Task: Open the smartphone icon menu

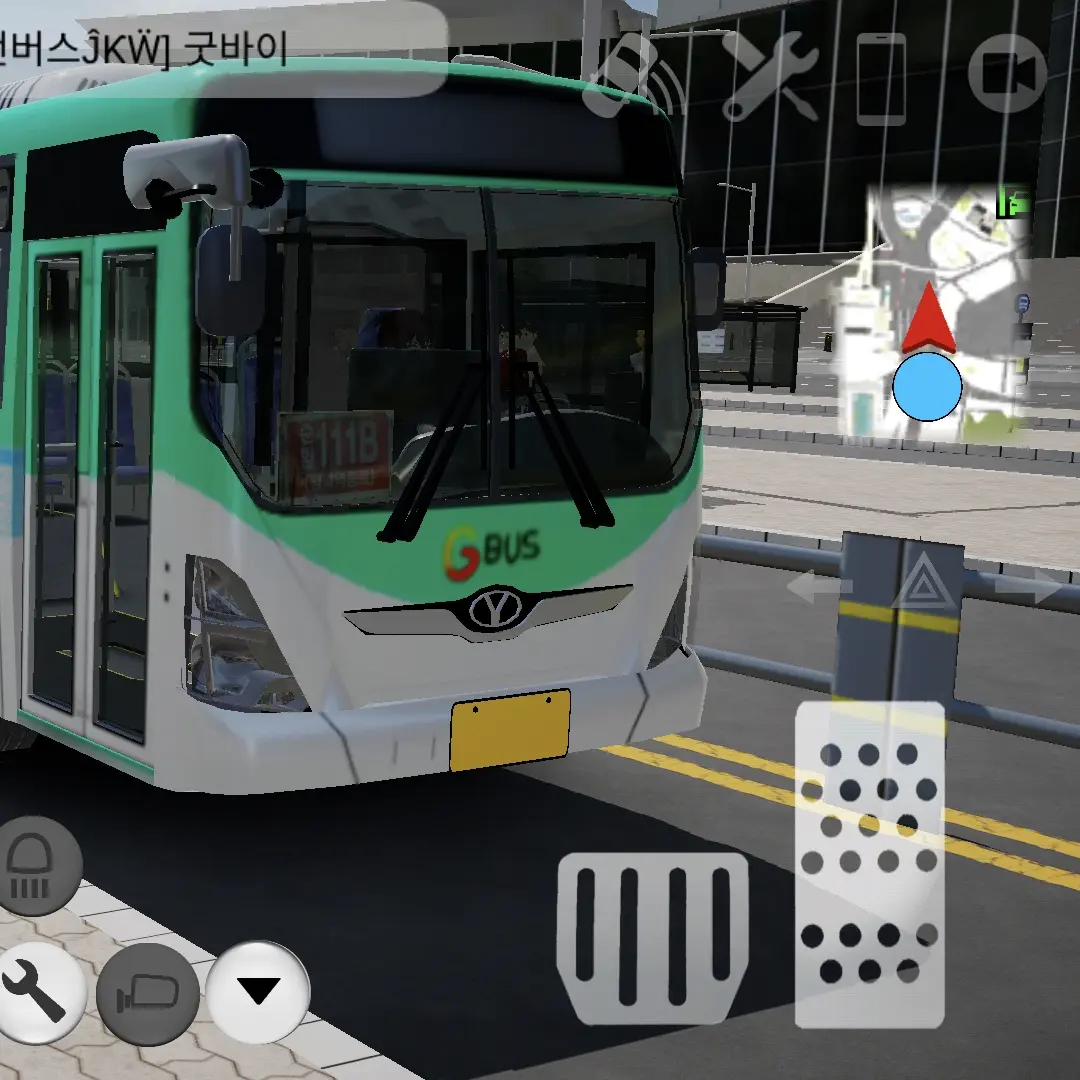Action: click(881, 78)
